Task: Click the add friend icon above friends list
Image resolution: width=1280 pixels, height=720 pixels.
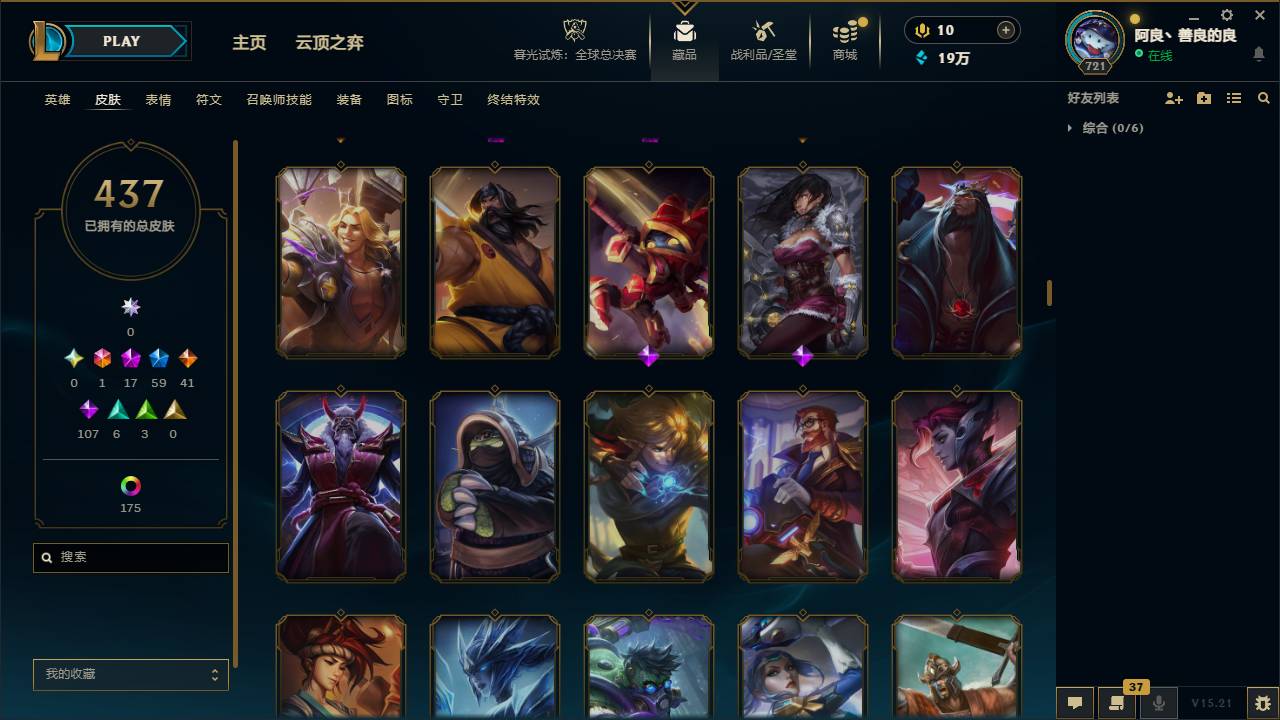Action: coord(1175,97)
